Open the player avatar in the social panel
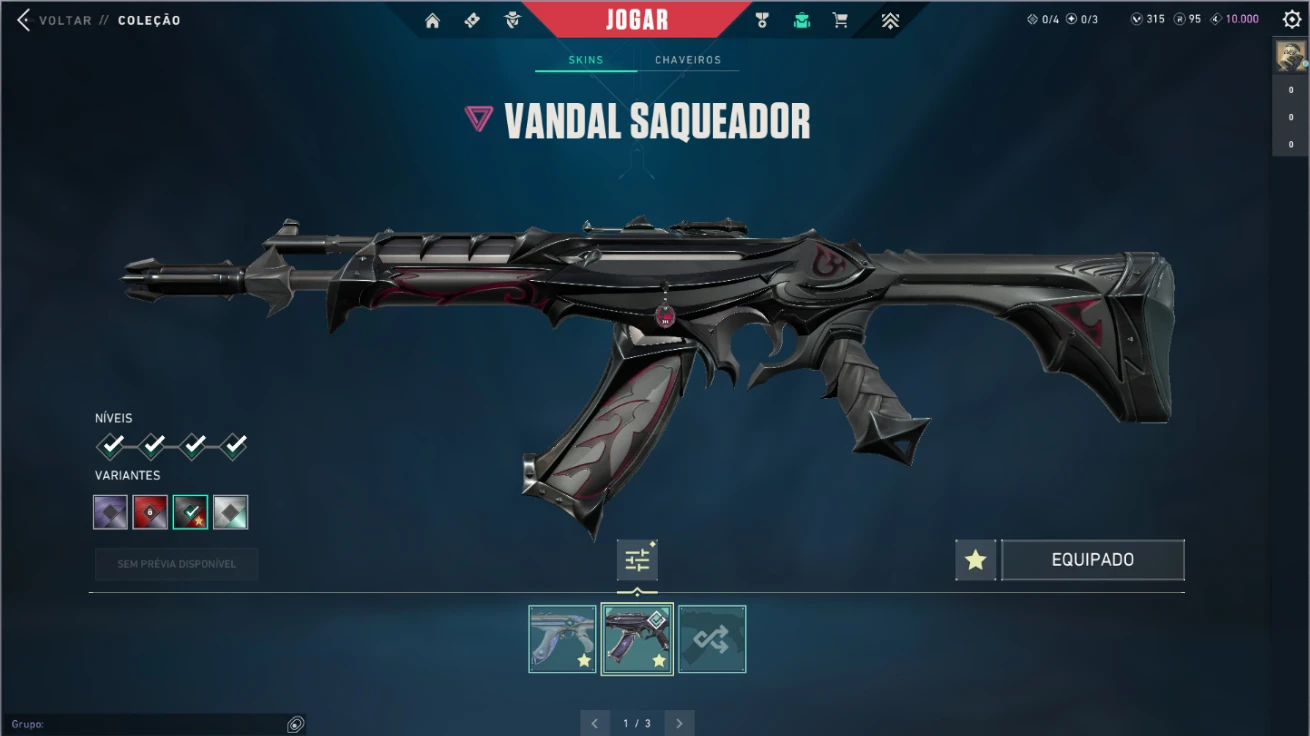 [1290, 55]
